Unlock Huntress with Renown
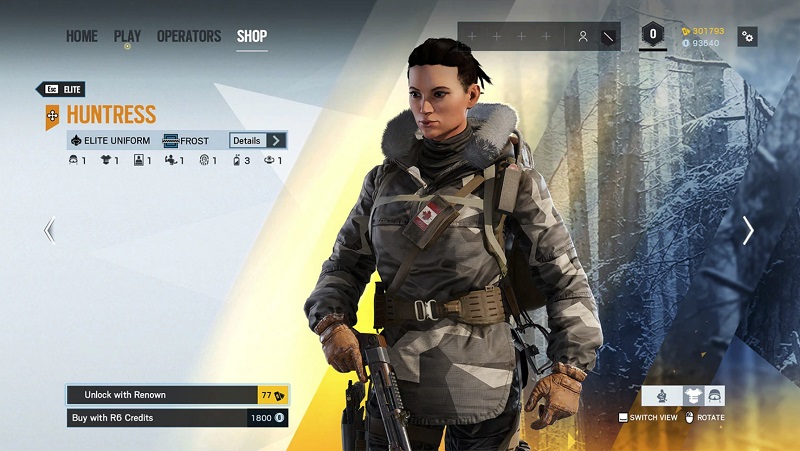Screen dimensions: 800x451 point(177,395)
